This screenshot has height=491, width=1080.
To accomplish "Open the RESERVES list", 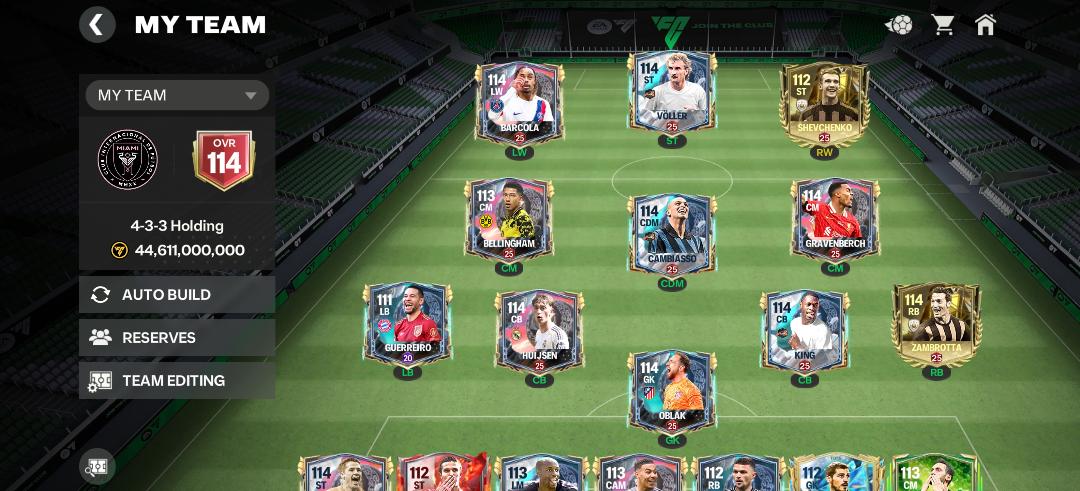I will [x=177, y=338].
